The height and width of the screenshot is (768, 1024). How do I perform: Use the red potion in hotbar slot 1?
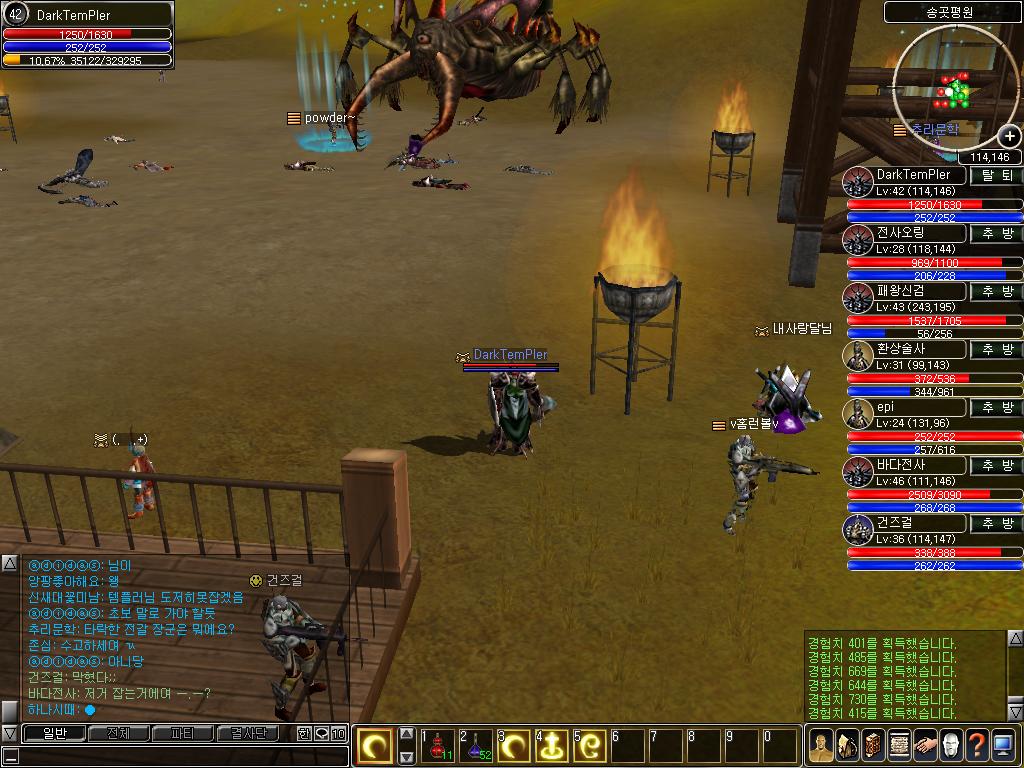point(438,746)
